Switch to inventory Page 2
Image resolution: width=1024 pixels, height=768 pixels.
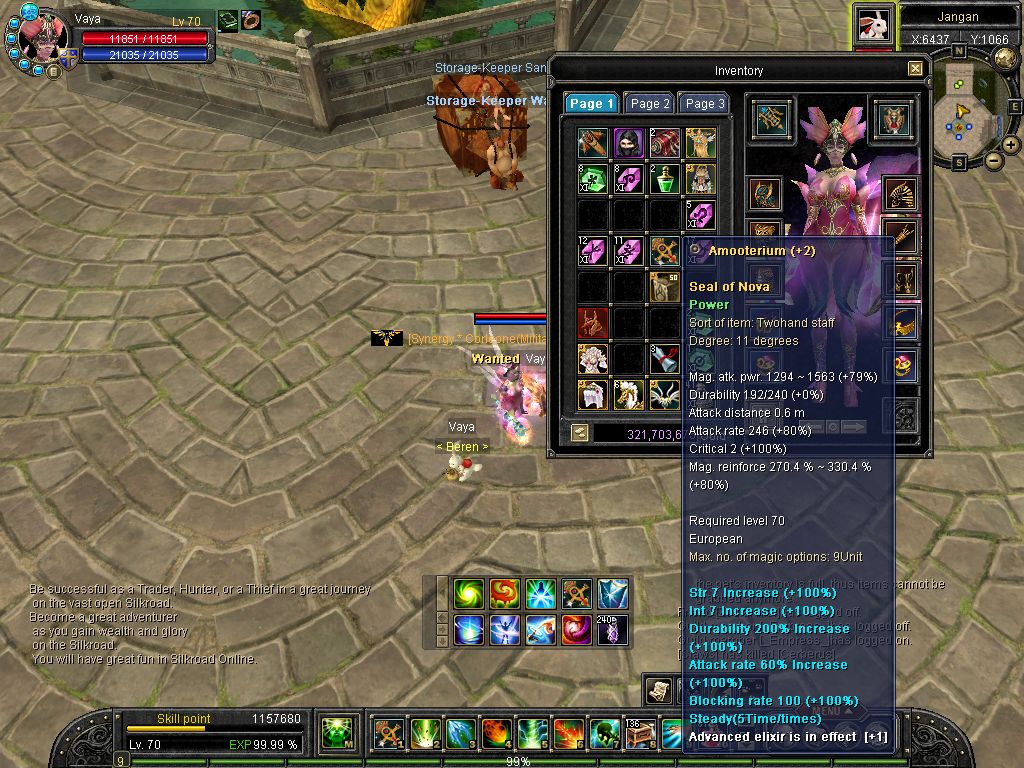pyautogui.click(x=649, y=103)
